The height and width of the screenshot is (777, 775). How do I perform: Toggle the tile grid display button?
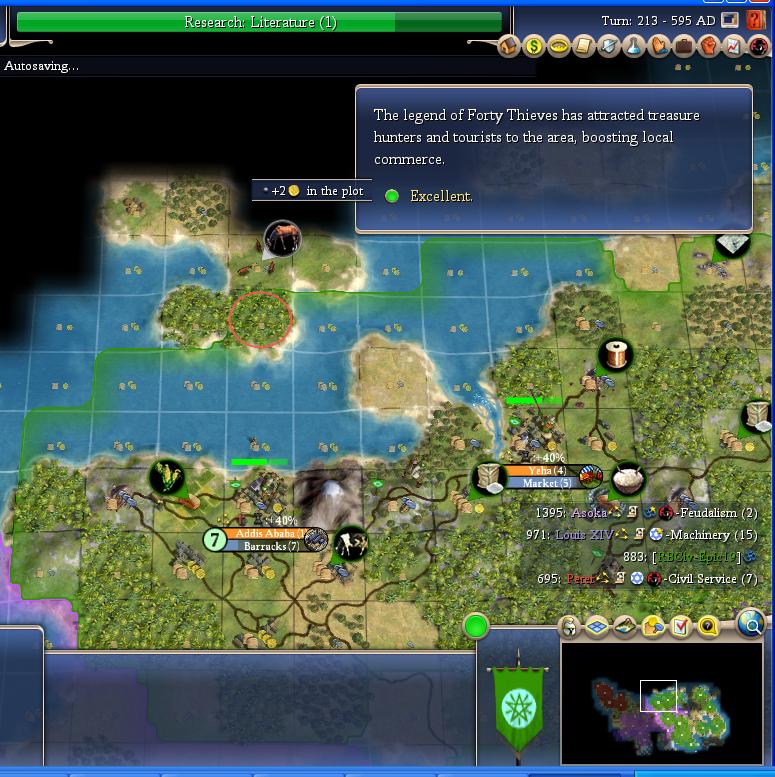point(597,627)
